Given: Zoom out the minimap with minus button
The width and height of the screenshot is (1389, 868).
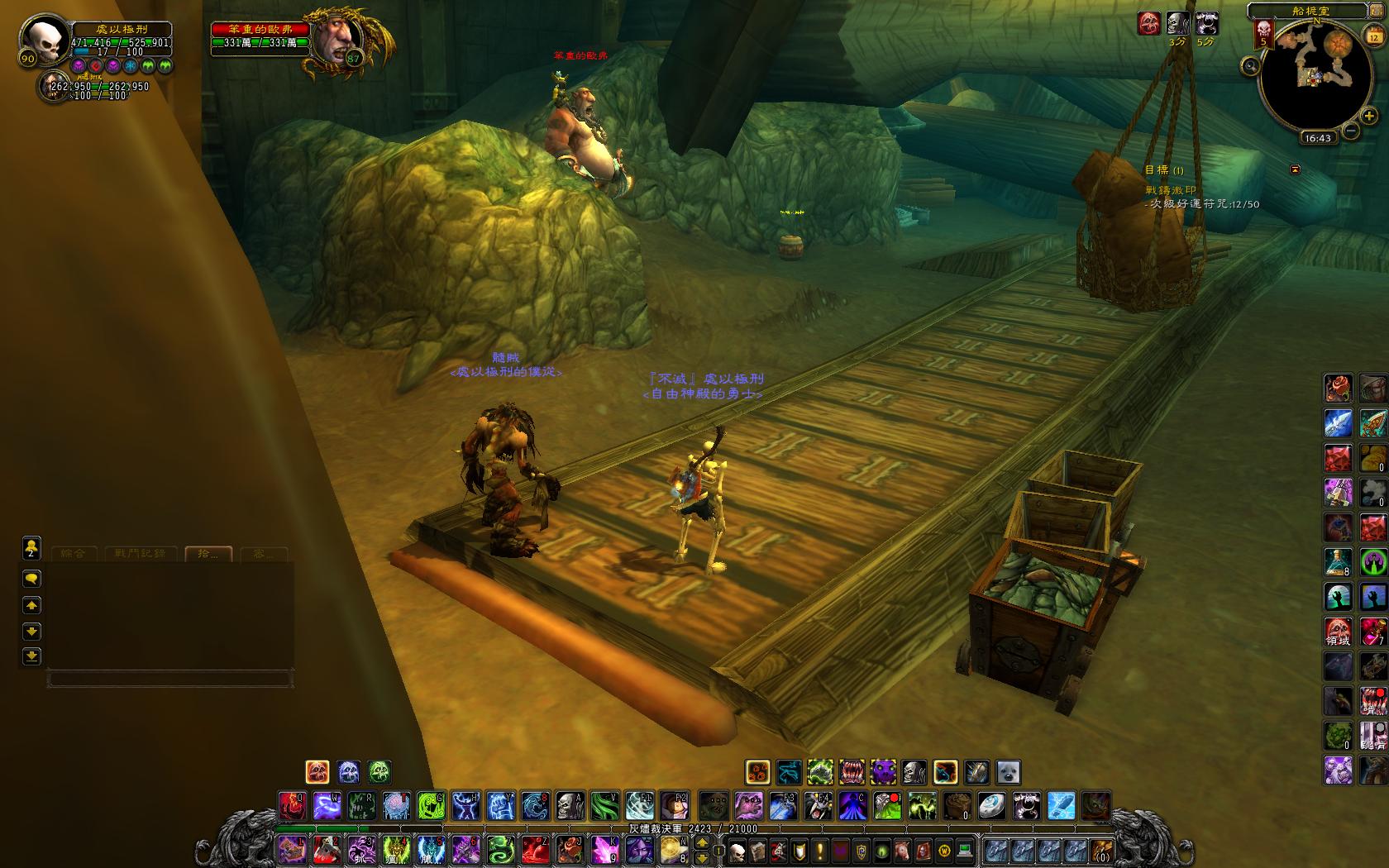Looking at the screenshot, I should tap(1351, 130).
